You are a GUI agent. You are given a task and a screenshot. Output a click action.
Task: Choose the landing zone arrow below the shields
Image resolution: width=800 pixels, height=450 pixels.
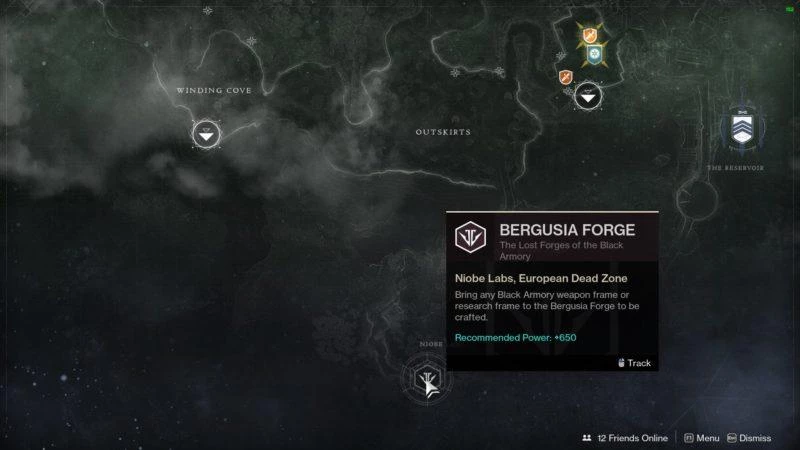pos(588,96)
